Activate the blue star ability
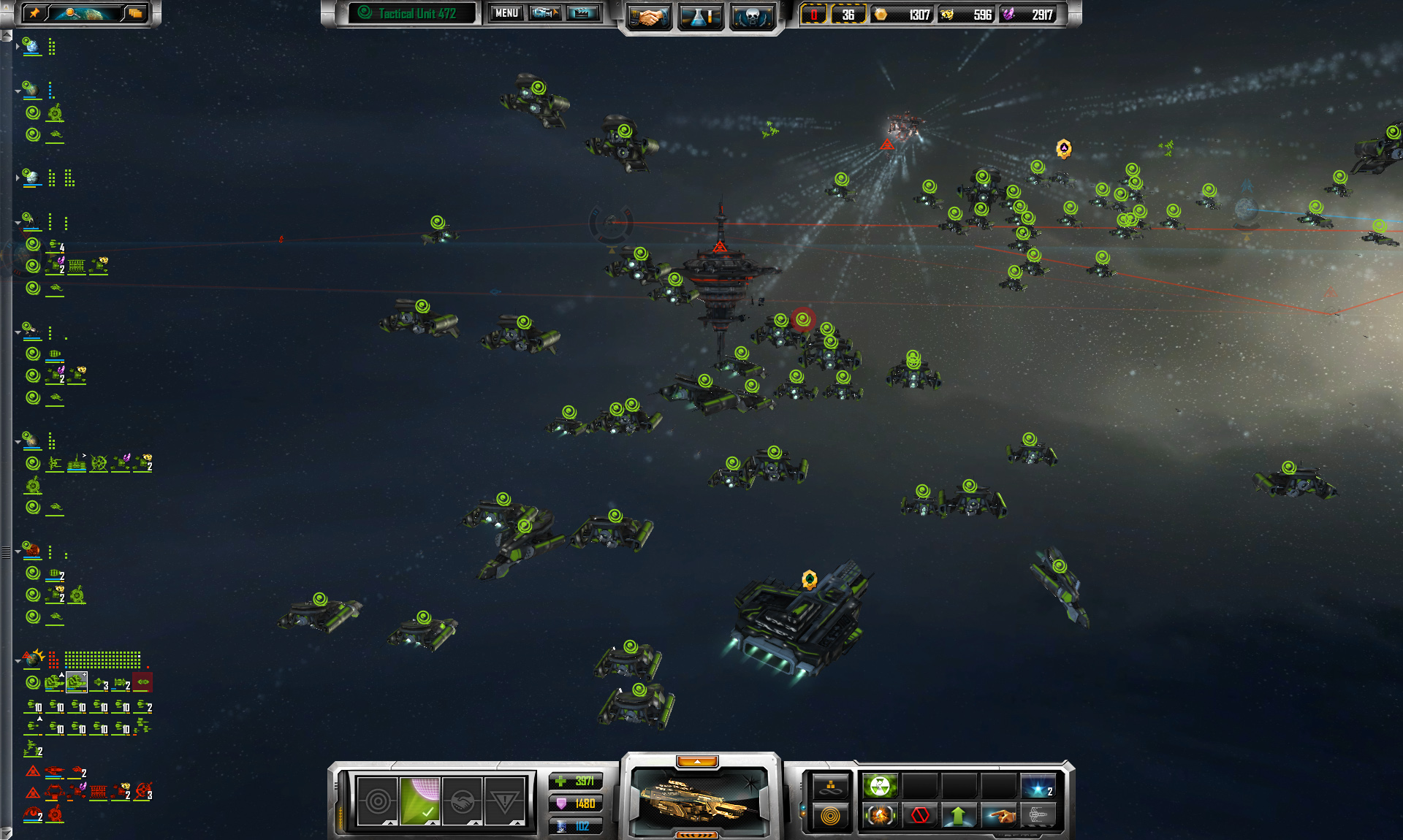The height and width of the screenshot is (840, 1403). [1038, 787]
